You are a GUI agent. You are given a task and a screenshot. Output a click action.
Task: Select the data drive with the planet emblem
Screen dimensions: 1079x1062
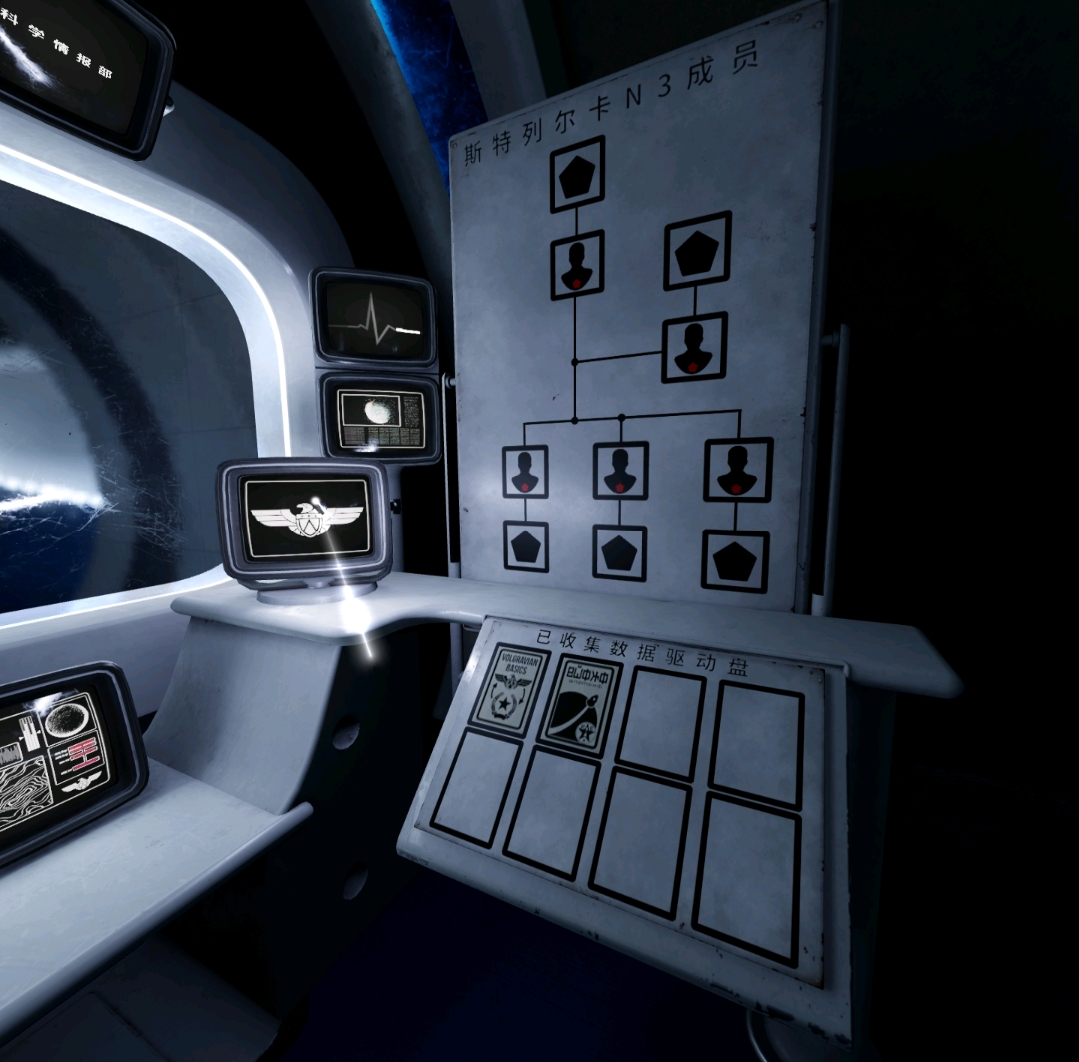tap(579, 706)
